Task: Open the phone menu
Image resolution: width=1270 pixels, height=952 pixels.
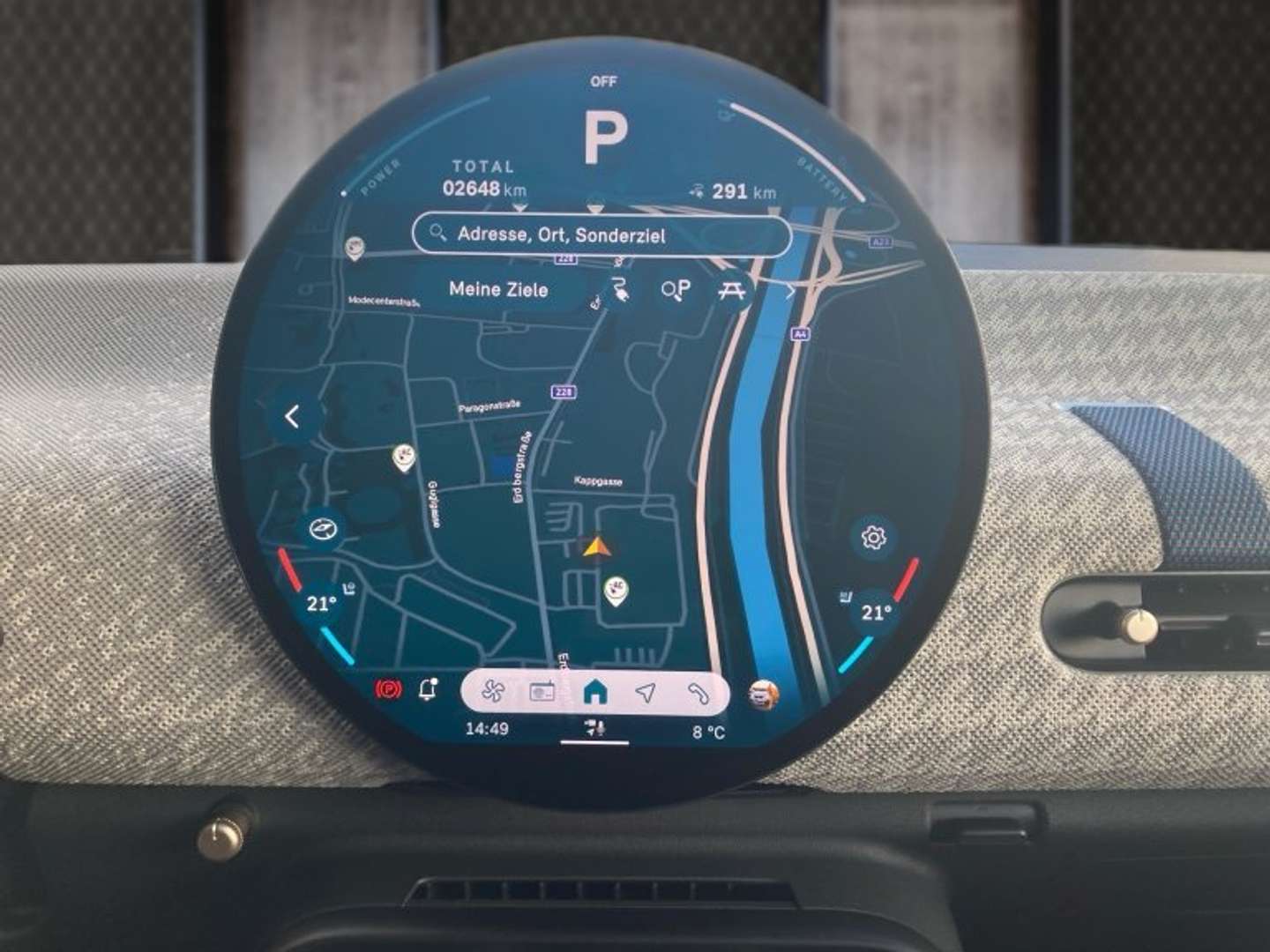Action: (698, 693)
